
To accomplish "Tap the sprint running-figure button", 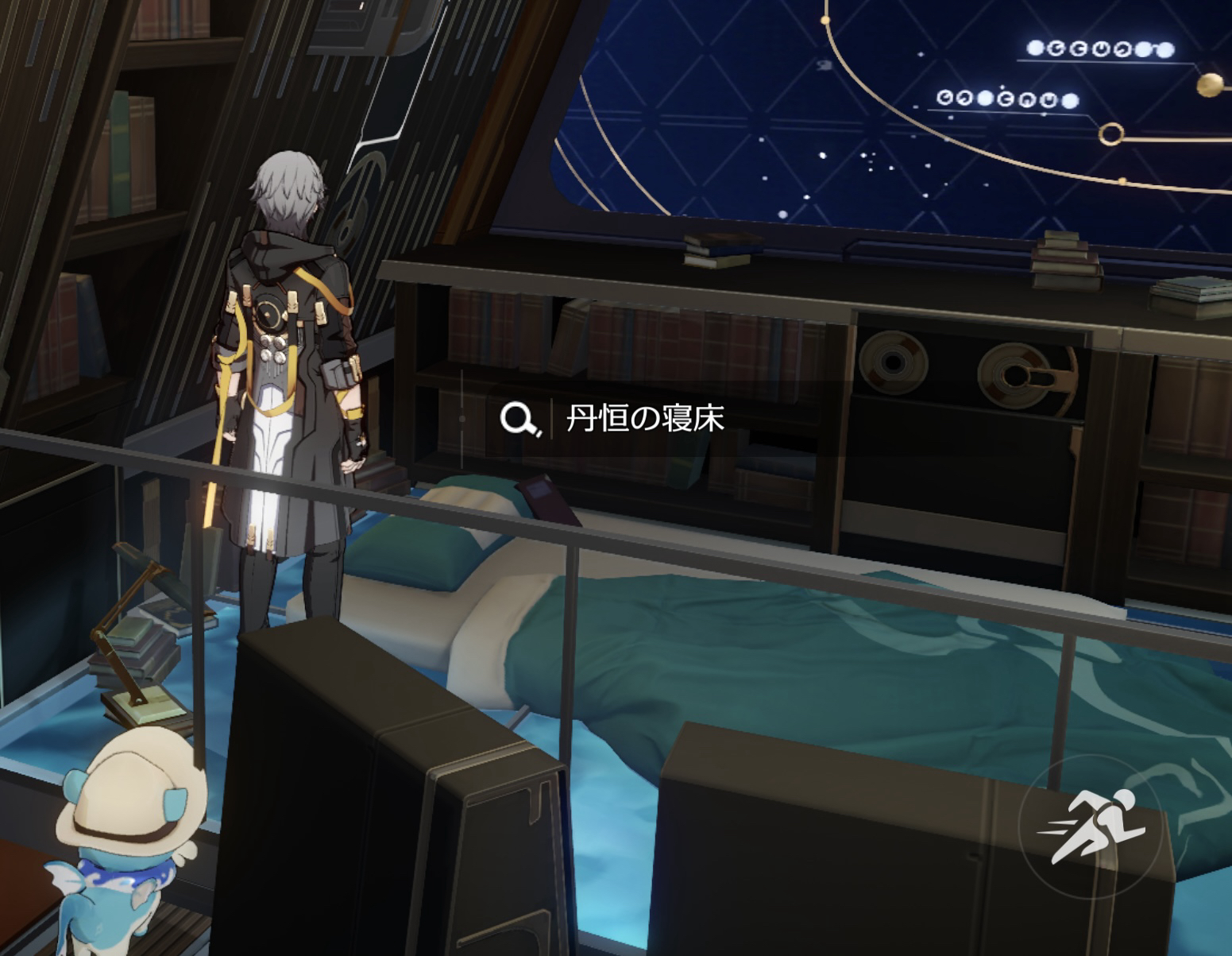I will [x=1090, y=826].
